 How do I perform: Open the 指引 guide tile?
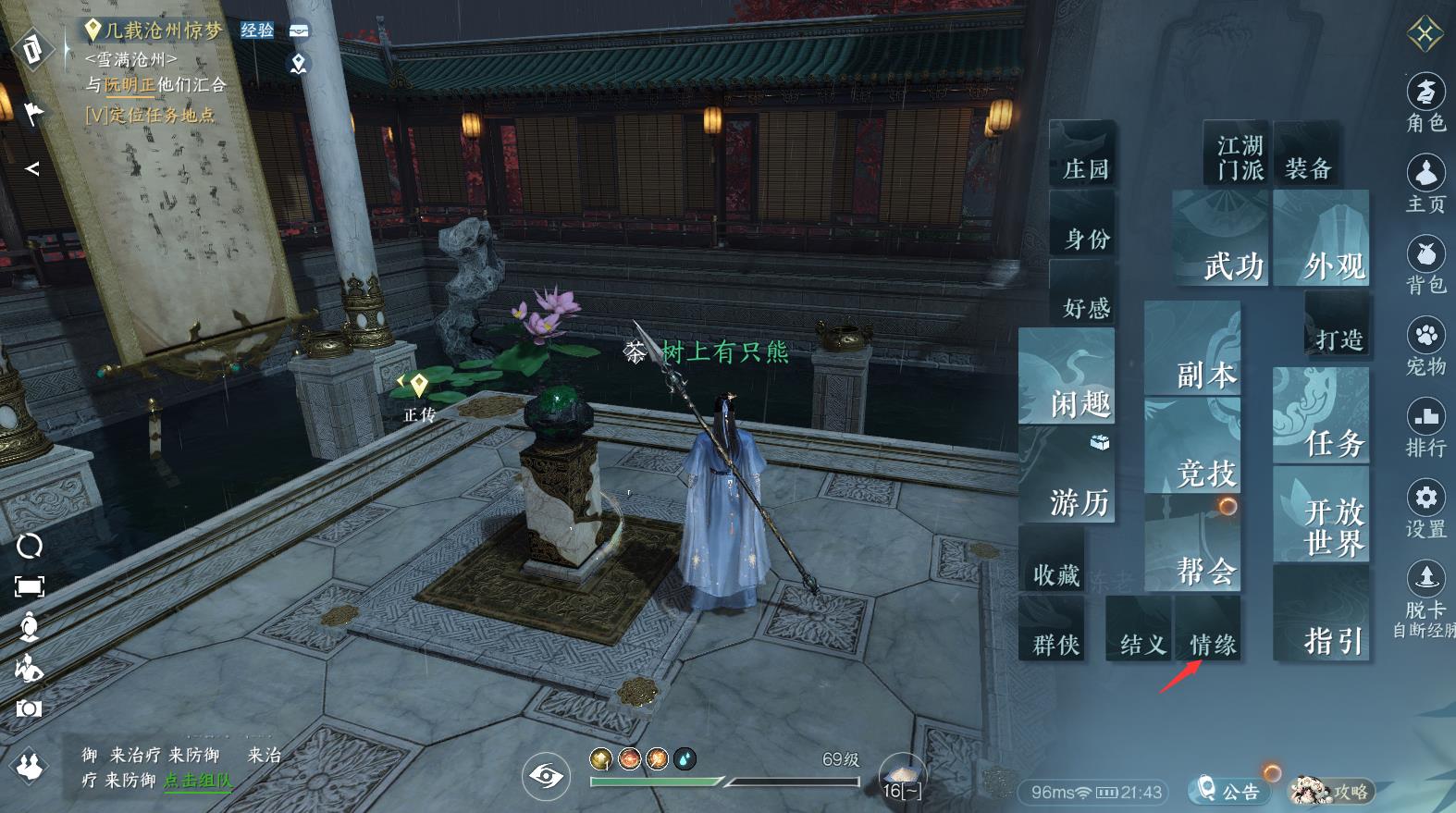pyautogui.click(x=1321, y=614)
